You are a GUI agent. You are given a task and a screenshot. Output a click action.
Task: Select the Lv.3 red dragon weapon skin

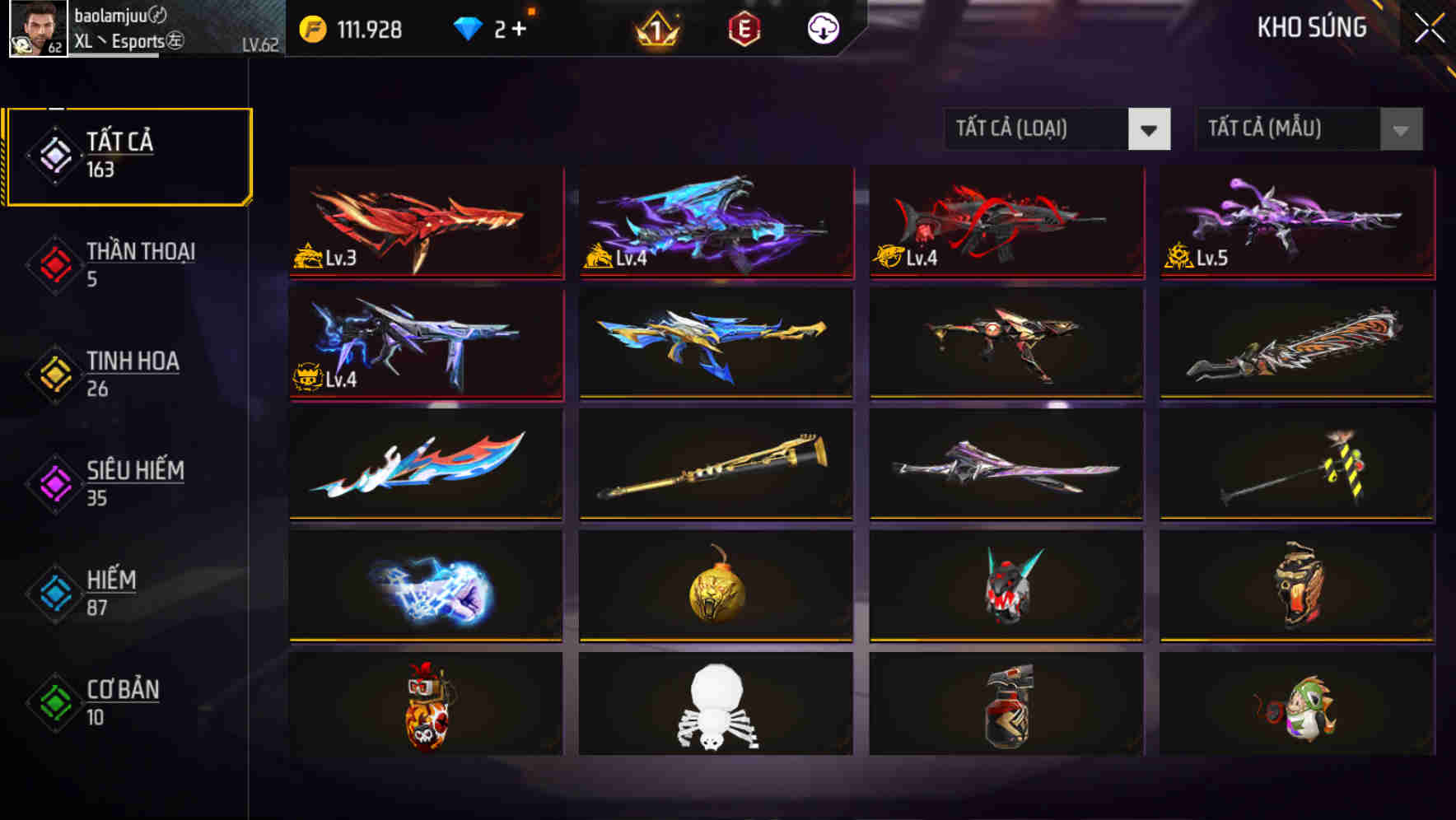425,222
